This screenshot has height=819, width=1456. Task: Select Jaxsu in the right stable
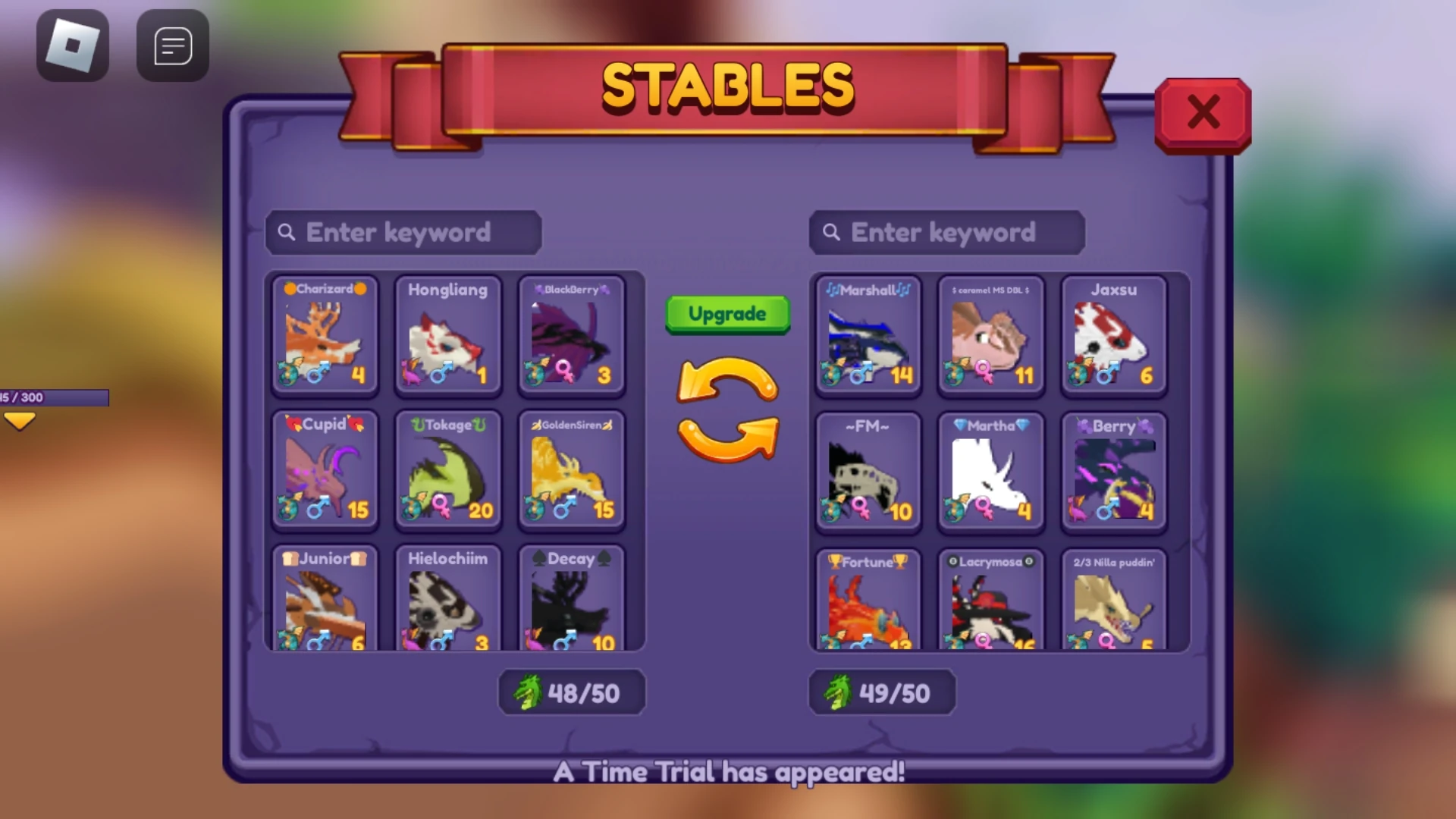(x=1112, y=337)
